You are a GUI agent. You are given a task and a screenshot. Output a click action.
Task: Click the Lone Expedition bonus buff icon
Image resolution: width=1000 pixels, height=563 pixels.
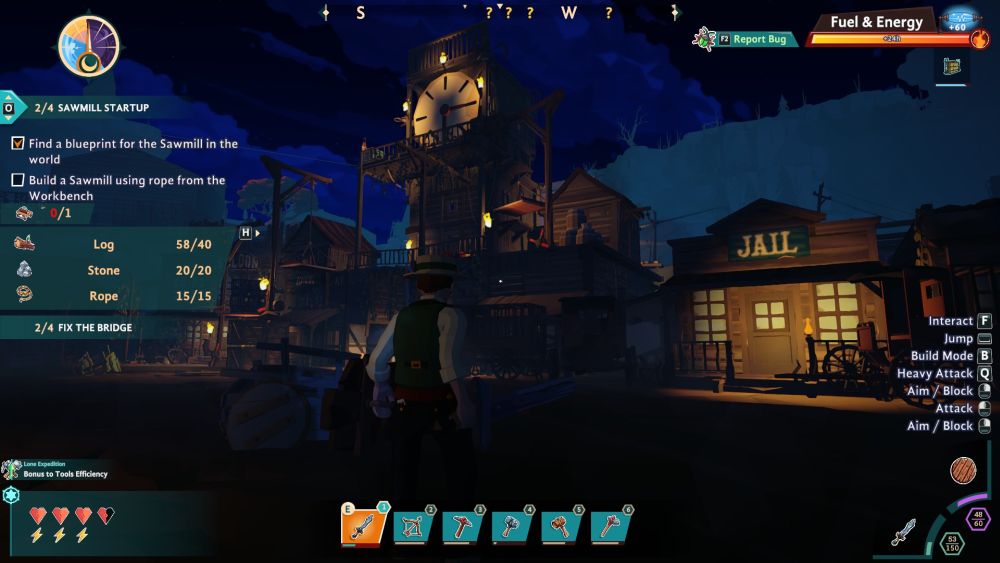(11, 469)
